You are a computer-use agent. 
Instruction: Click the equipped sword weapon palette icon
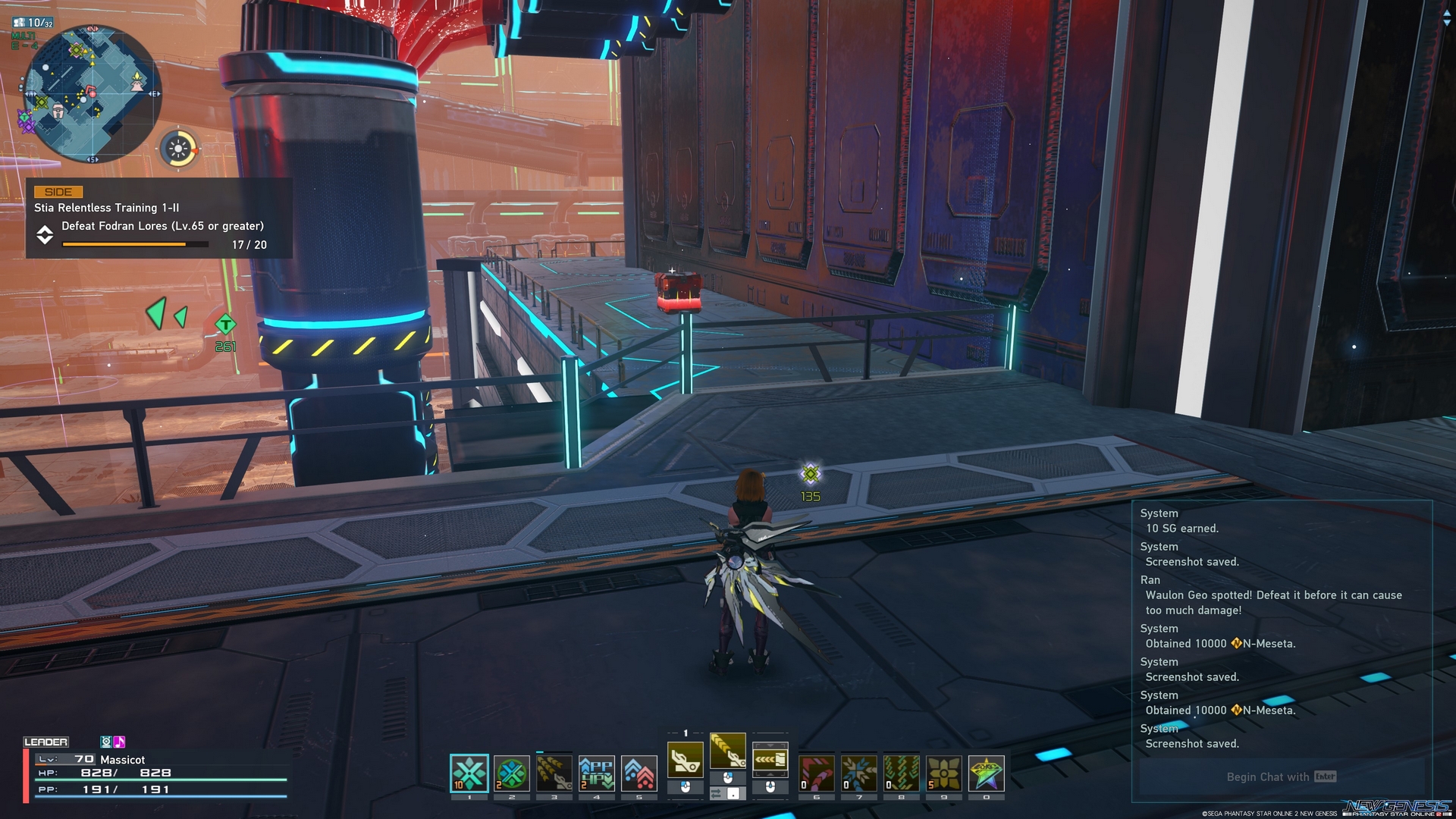[685, 761]
